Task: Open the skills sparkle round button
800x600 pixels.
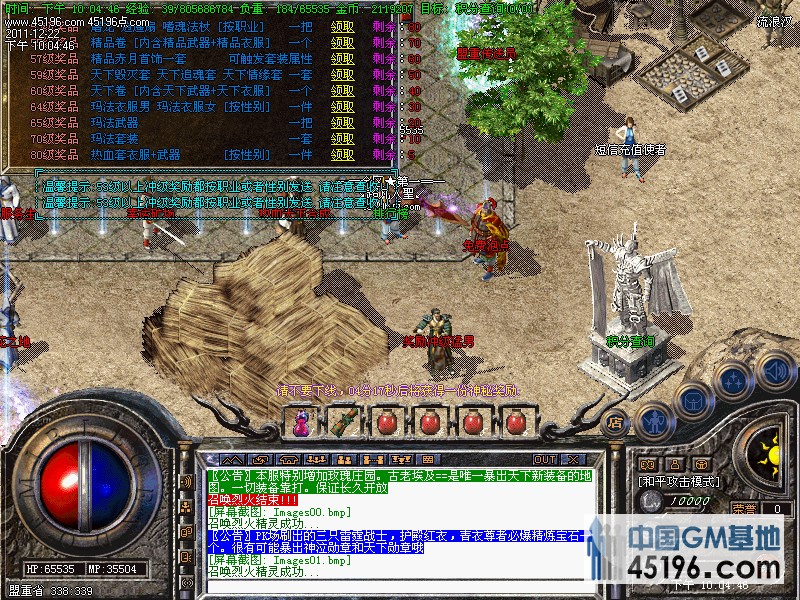Action: tap(735, 381)
